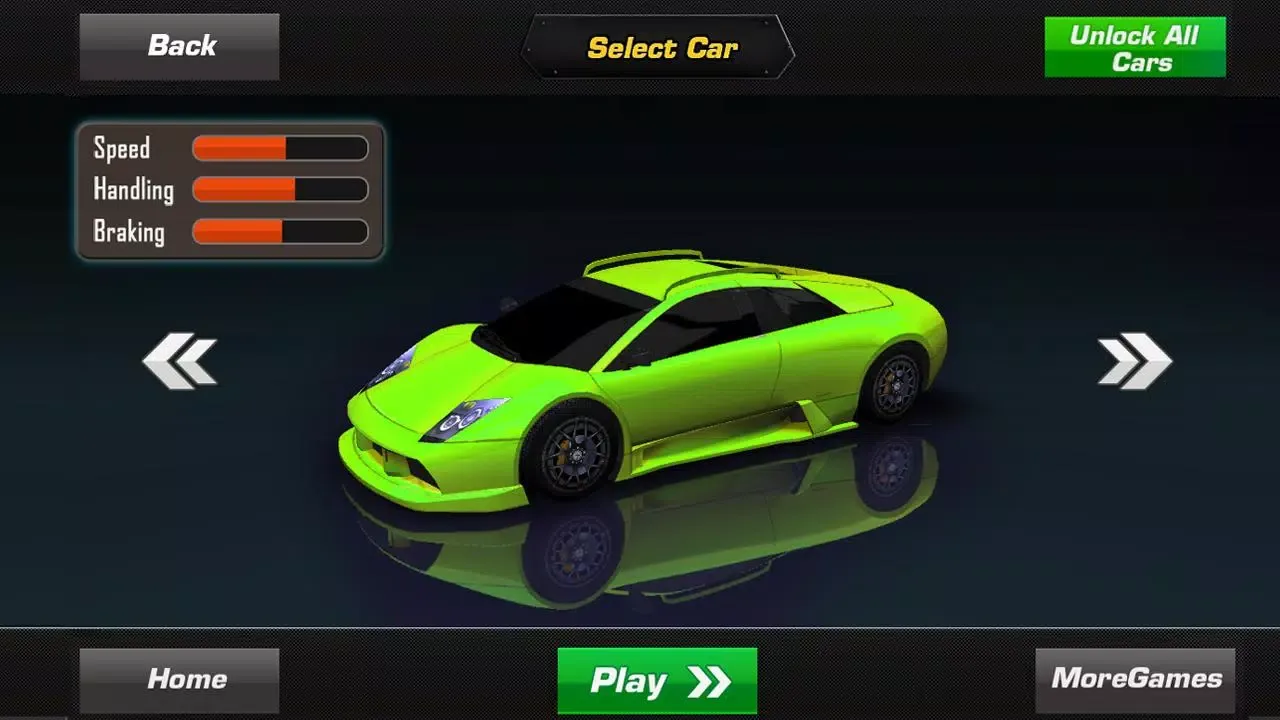This screenshot has height=720, width=1280.
Task: Open the MoreGames page
Action: coord(1135,680)
